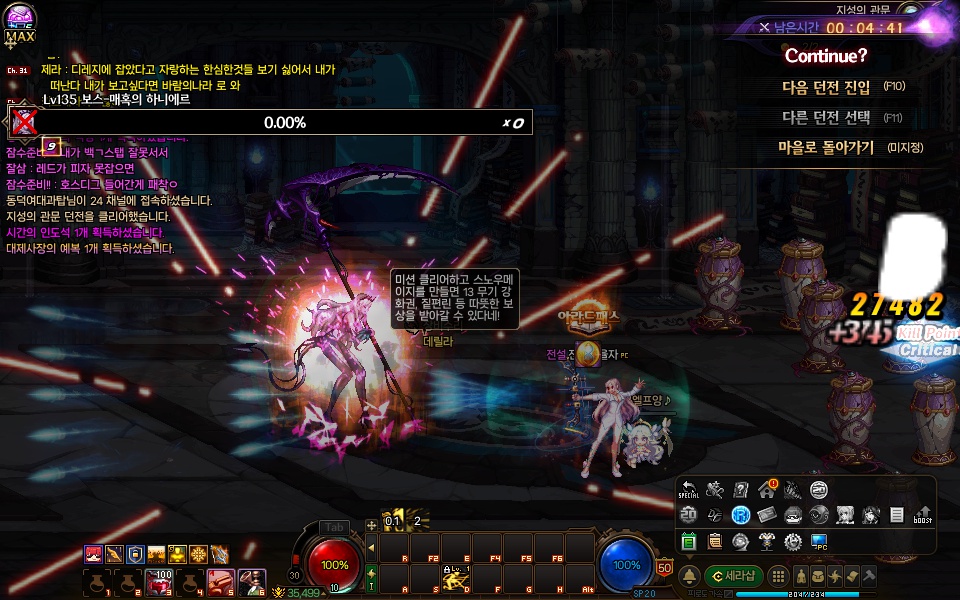Select the blue glowing R icon
The image size is (960, 600).
(x=741, y=515)
